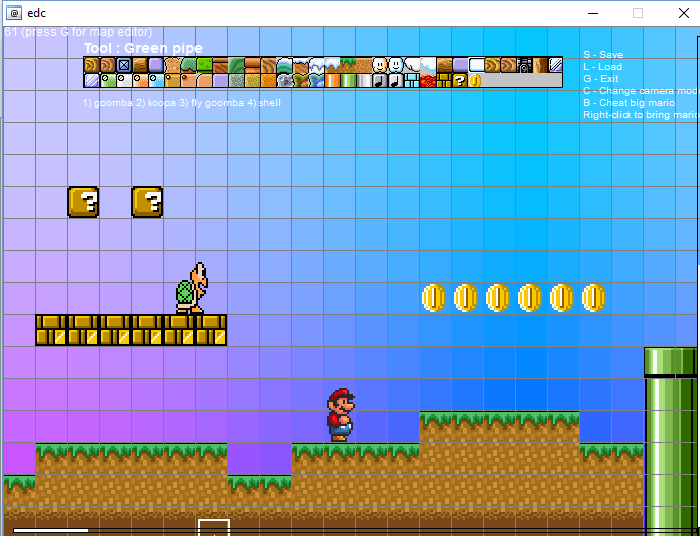Image resolution: width=700 pixels, height=536 pixels.
Task: Minimize the edc window
Action: click(592, 13)
